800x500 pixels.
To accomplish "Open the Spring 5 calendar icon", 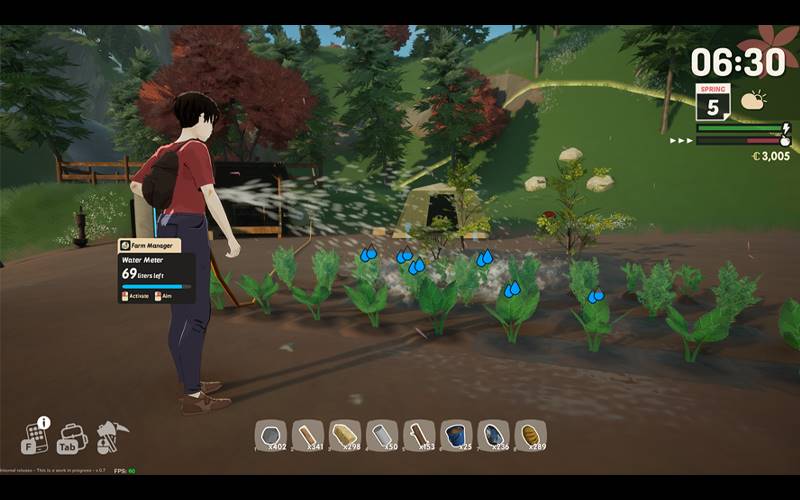I will tap(713, 104).
